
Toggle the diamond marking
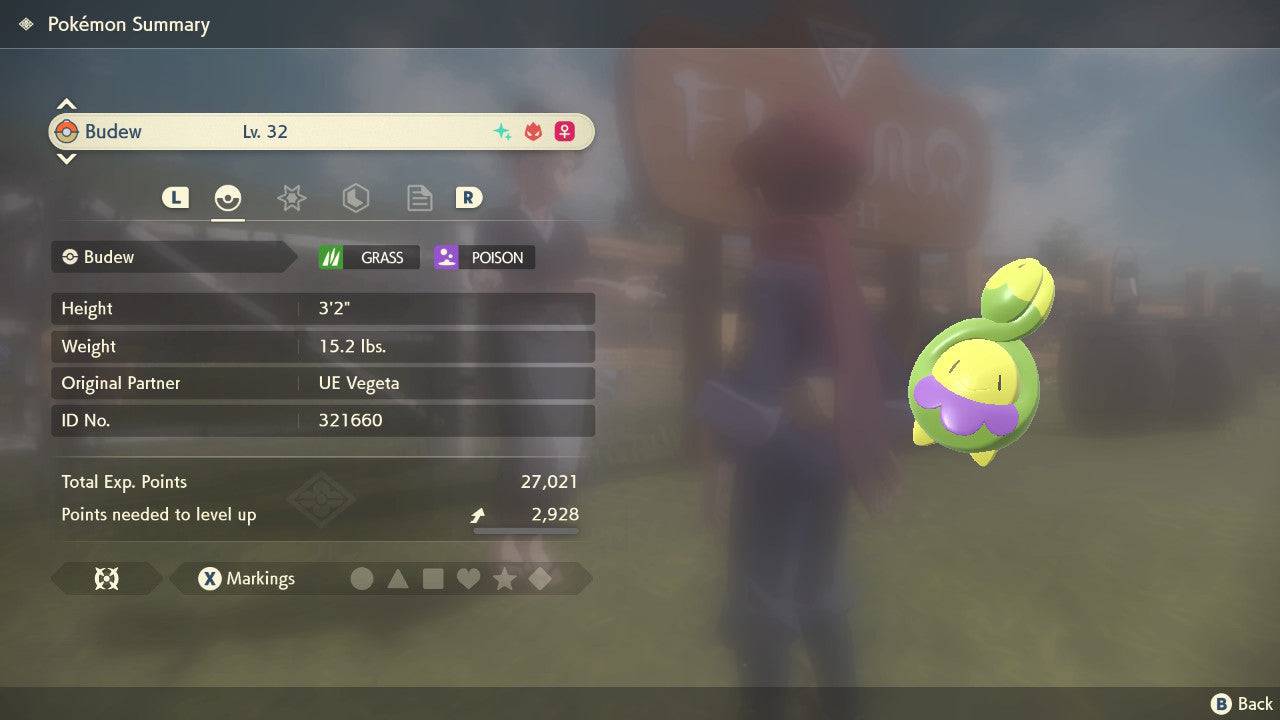tap(540, 579)
